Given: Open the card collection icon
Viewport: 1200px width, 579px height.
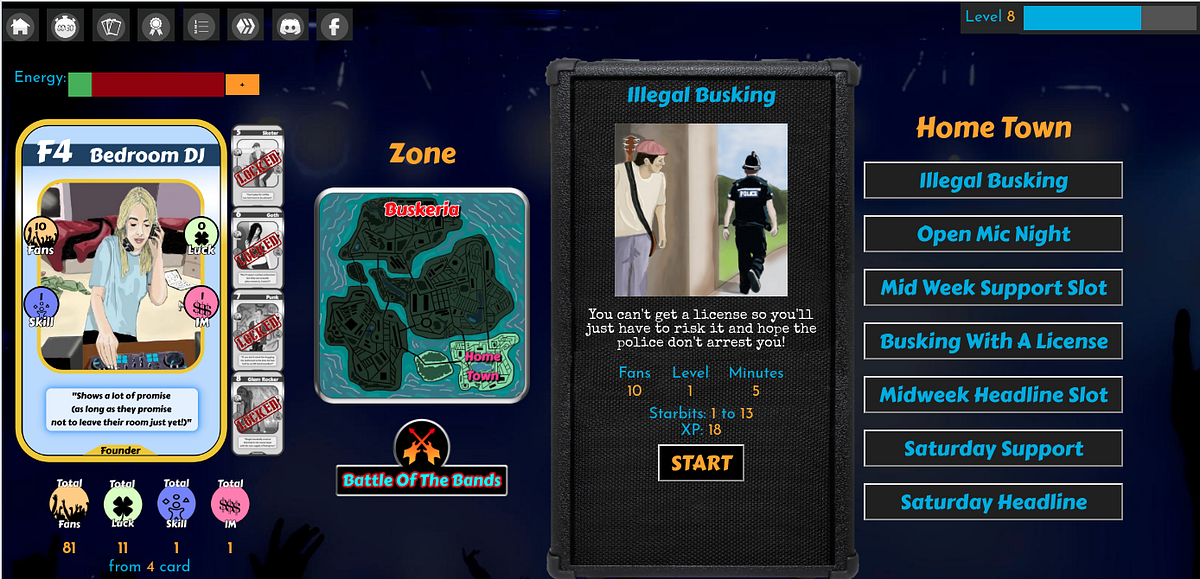Looking at the screenshot, I should pyautogui.click(x=112, y=24).
